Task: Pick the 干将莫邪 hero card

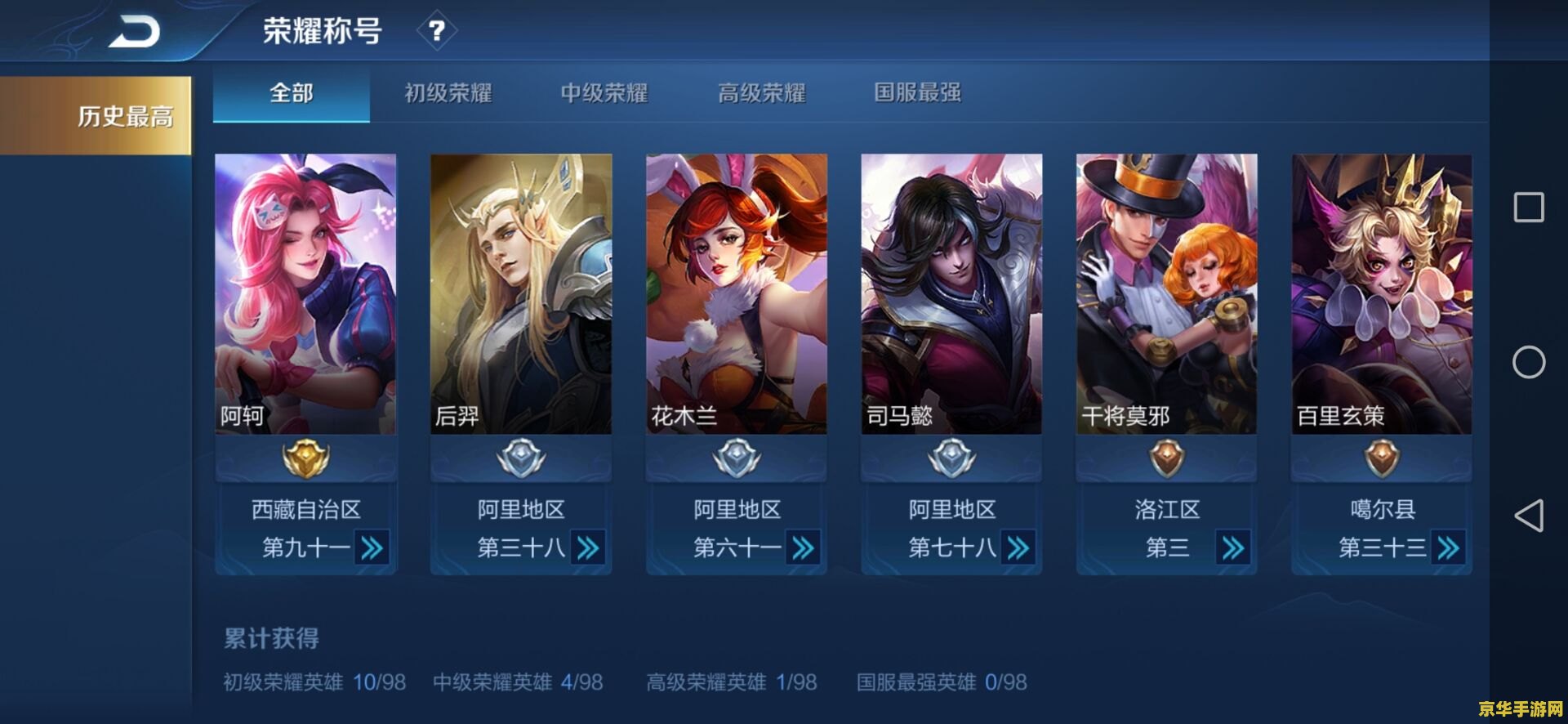Action: pyautogui.click(x=1166, y=294)
